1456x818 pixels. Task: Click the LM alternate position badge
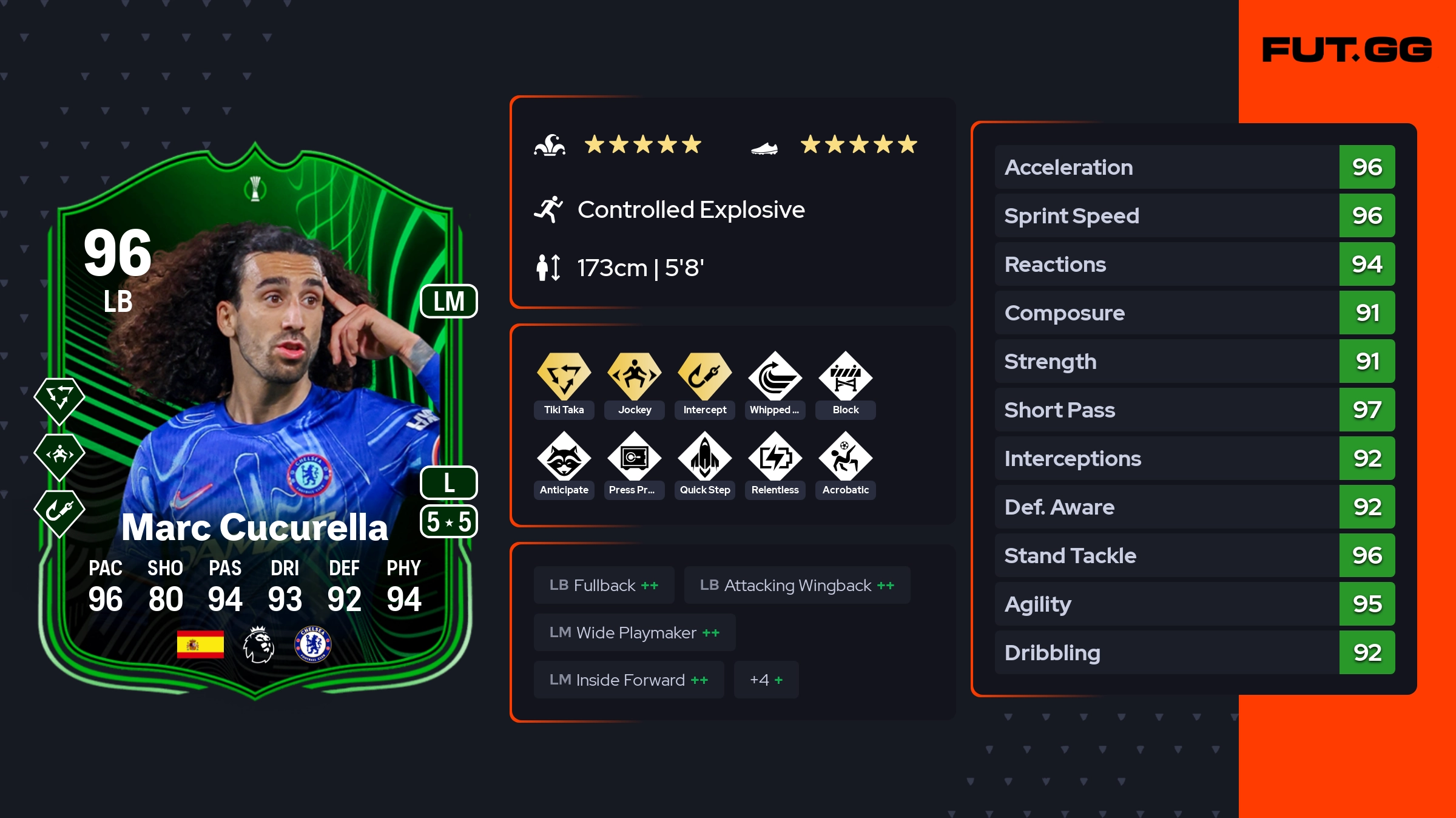(x=449, y=302)
